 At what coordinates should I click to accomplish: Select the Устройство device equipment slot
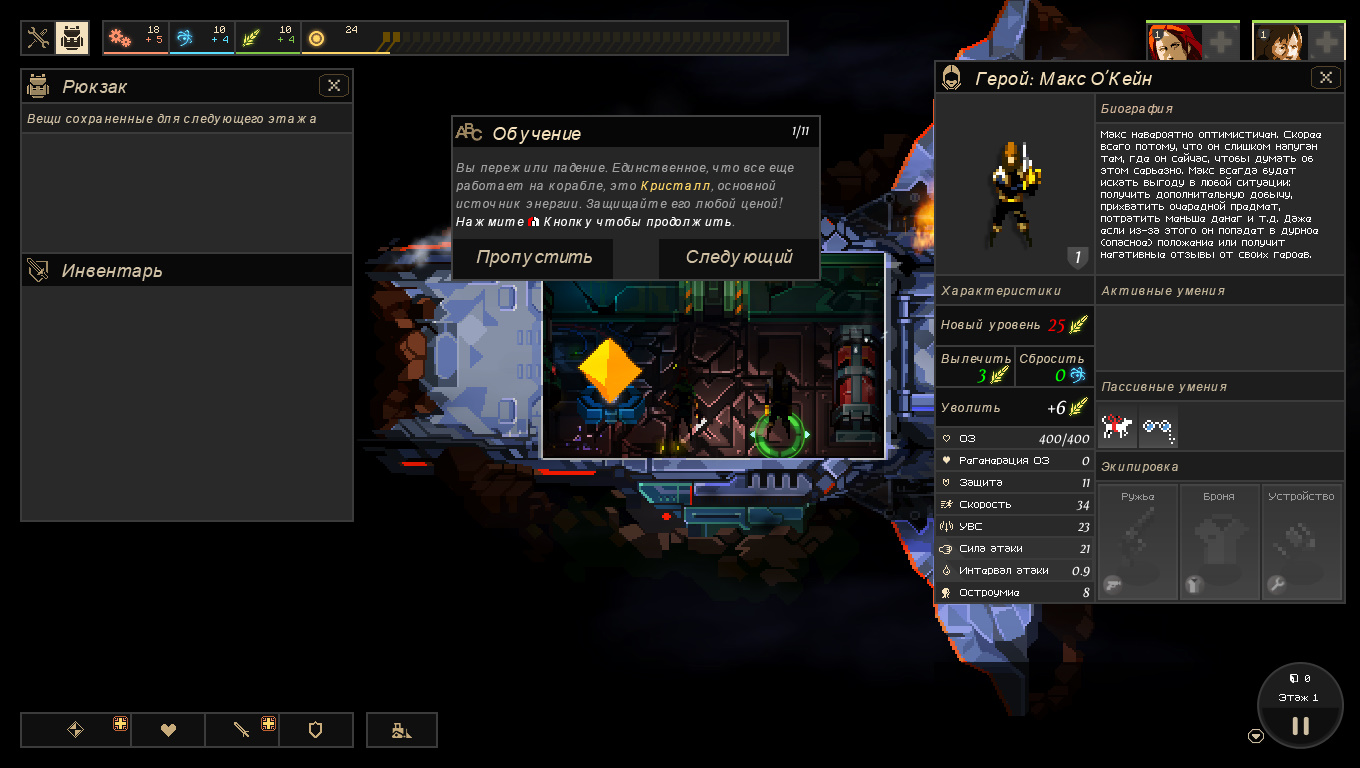point(1301,542)
